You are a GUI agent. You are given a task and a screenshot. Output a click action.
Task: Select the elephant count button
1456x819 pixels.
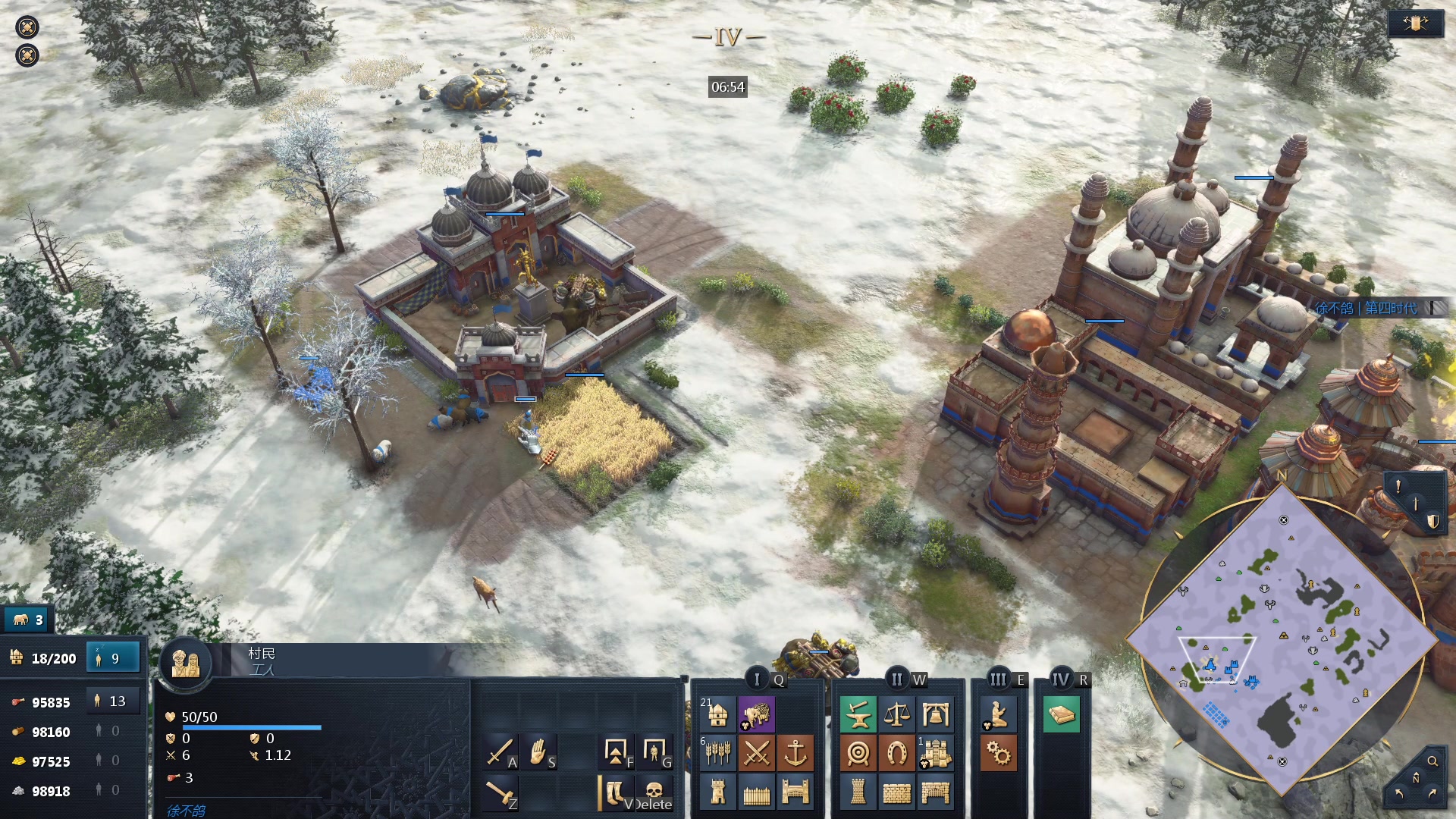[28, 620]
